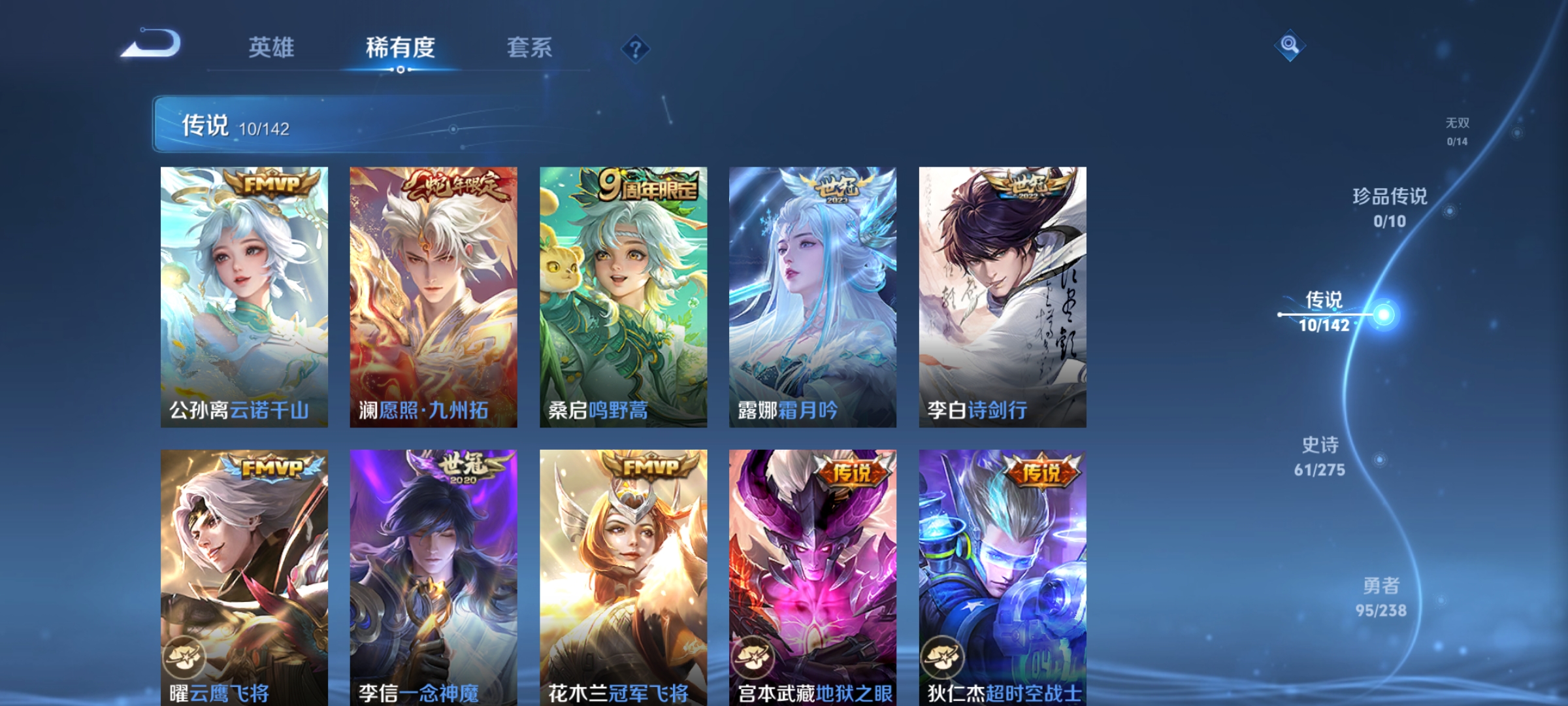The height and width of the screenshot is (706, 1568).
Task: Click the 蛇年限定 badge on 澜's card
Action: (457, 186)
